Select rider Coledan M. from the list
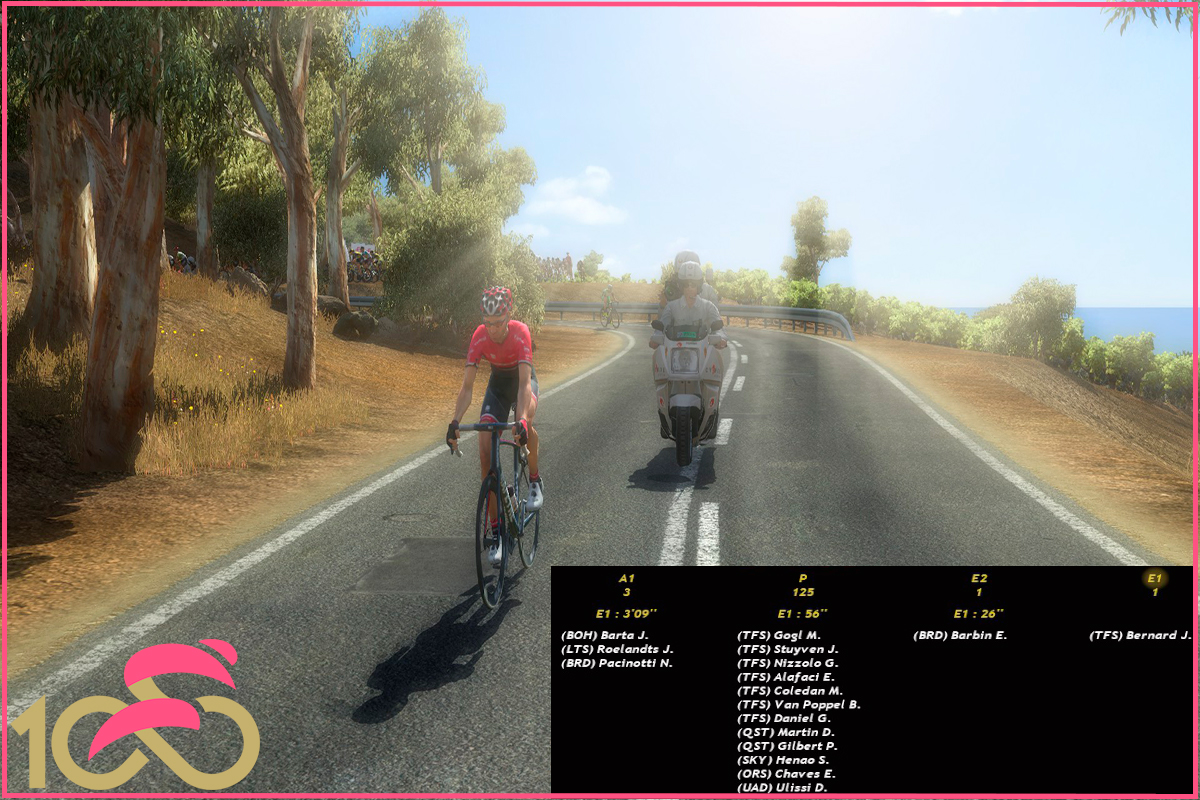The width and height of the screenshot is (1200, 800). (x=789, y=691)
